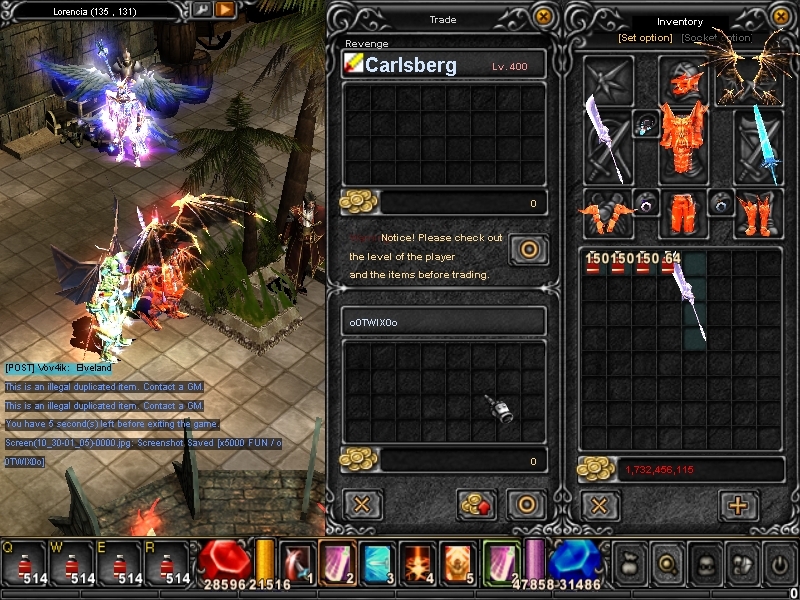This screenshot has height=600, width=800.
Task: Add Zen to the trade offer
Action: coord(478,504)
